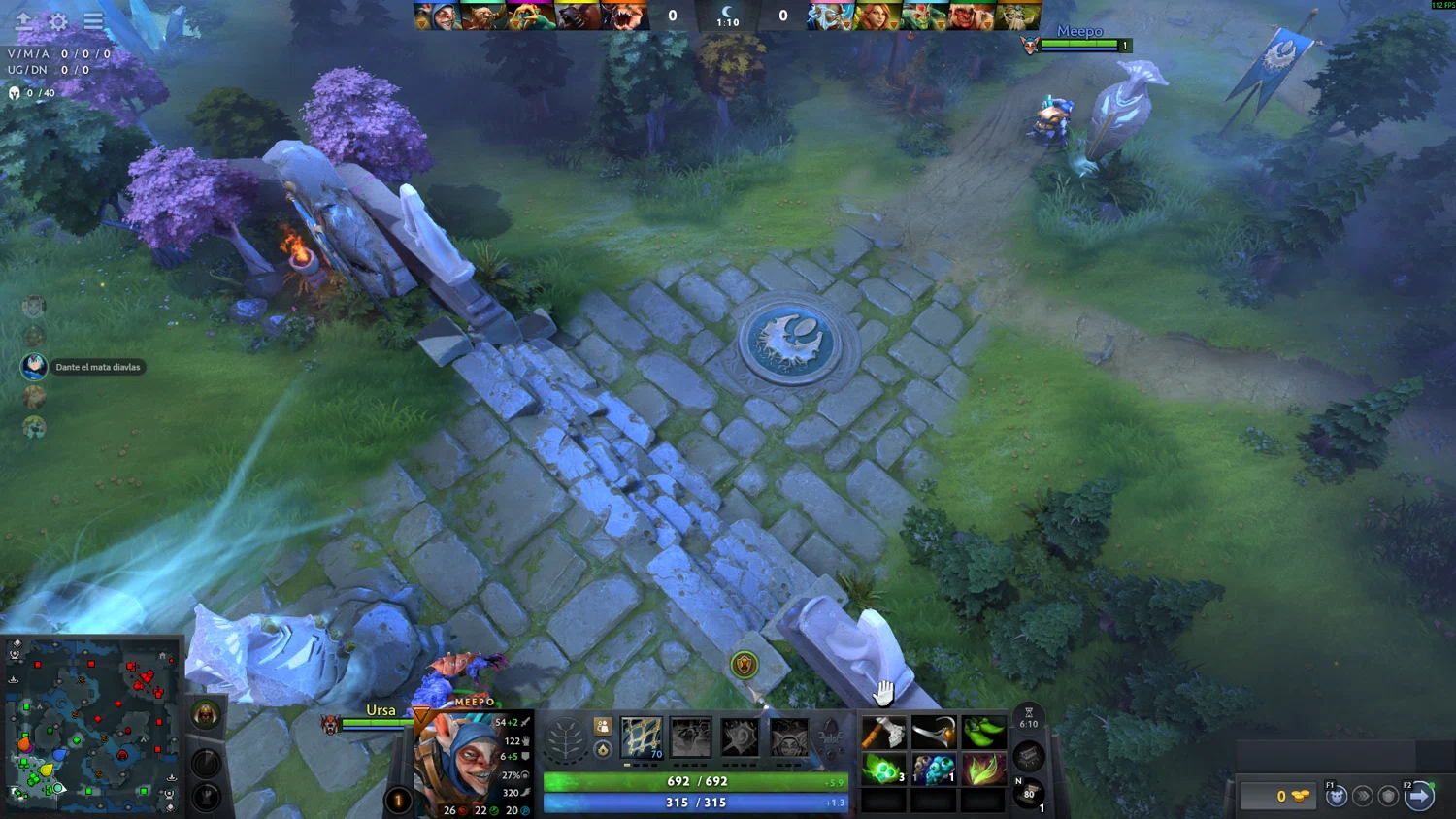Viewport: 1456px width, 819px height.
Task: Click the first Radiant hero portrait in the top bar
Action: tap(437, 16)
